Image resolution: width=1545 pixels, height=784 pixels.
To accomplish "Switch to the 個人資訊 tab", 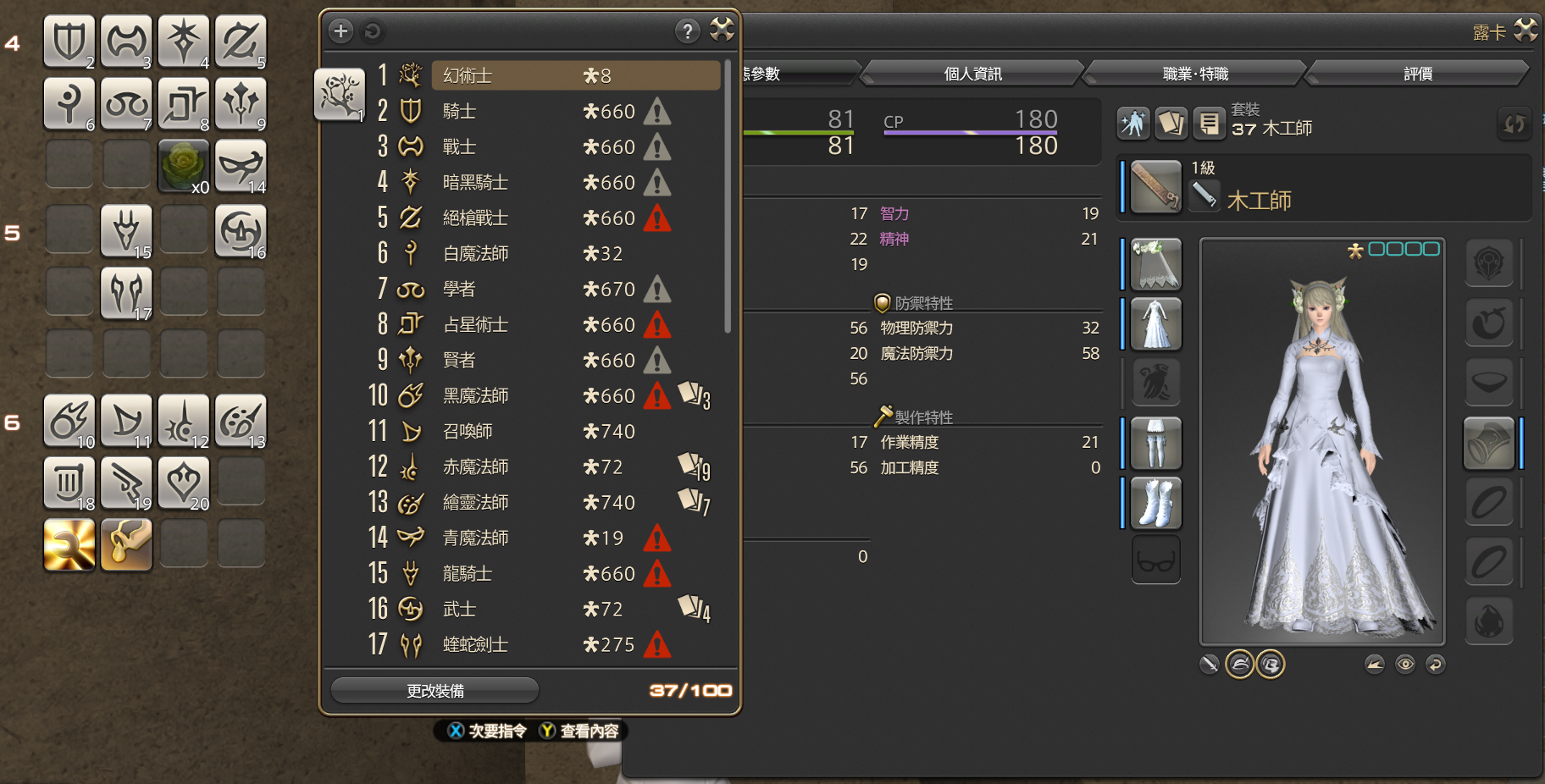I will tap(971, 73).
